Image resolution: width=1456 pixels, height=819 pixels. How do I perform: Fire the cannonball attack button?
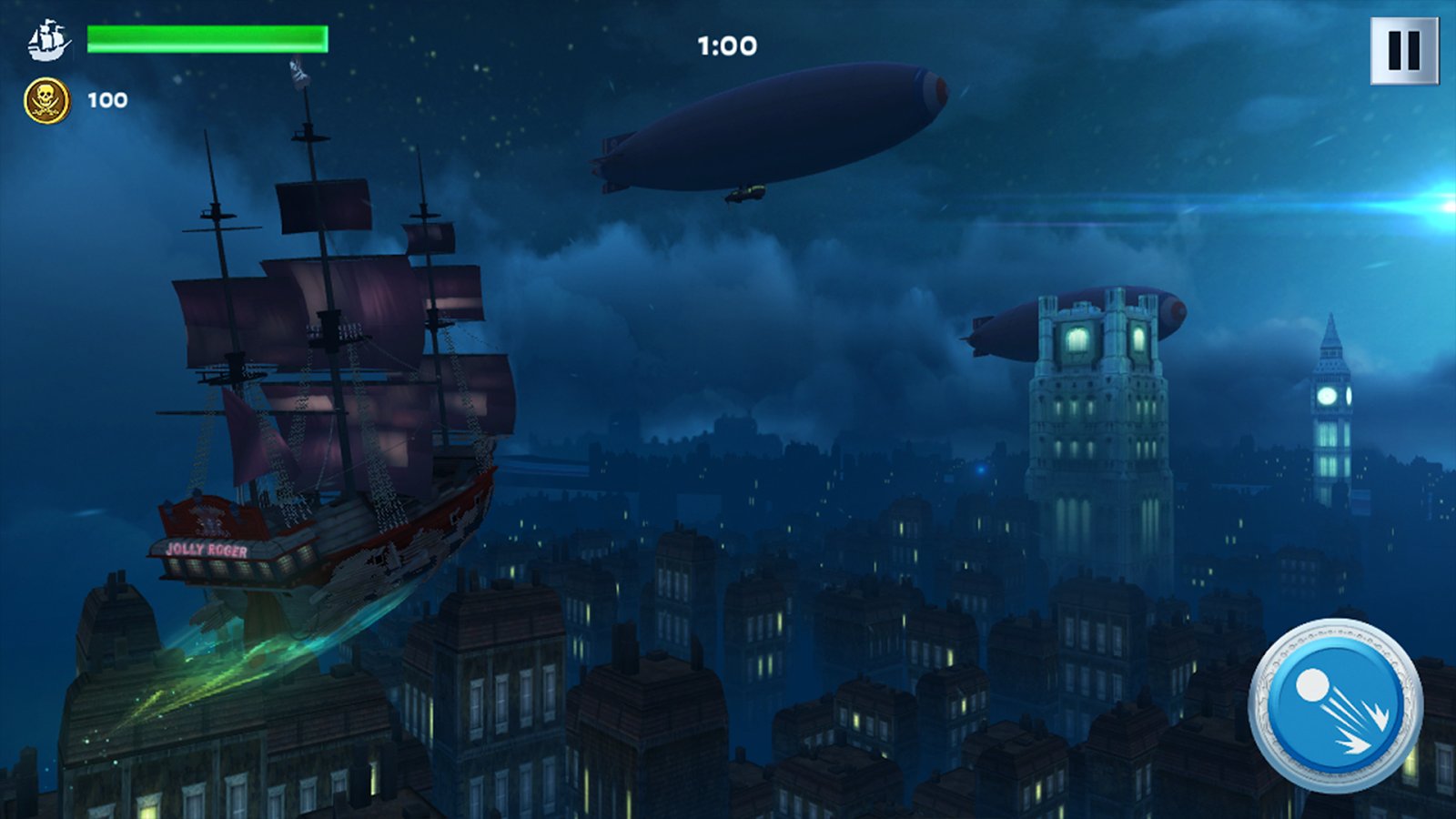[x=1335, y=705]
